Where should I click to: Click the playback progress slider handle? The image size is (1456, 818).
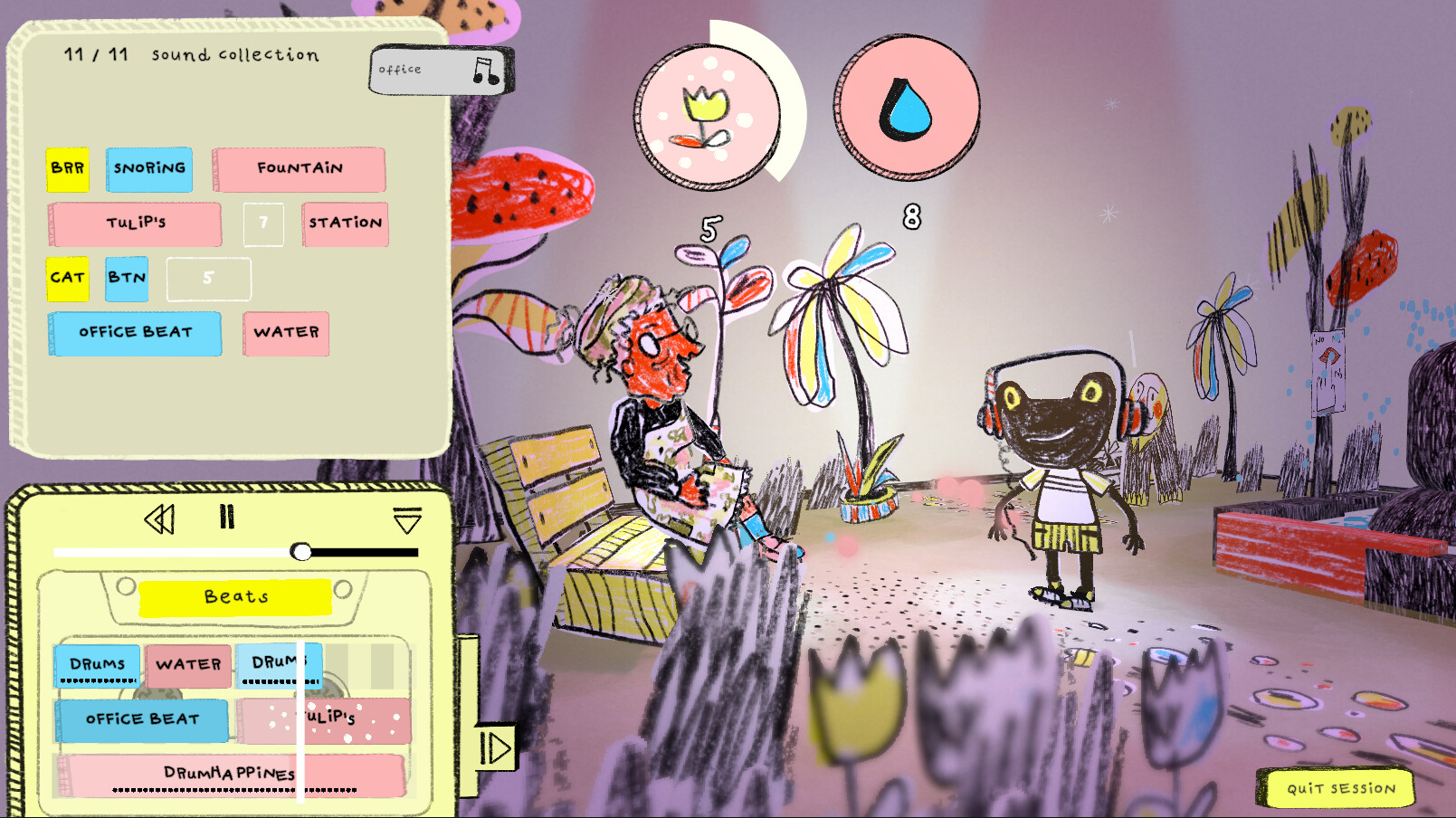pos(302,550)
